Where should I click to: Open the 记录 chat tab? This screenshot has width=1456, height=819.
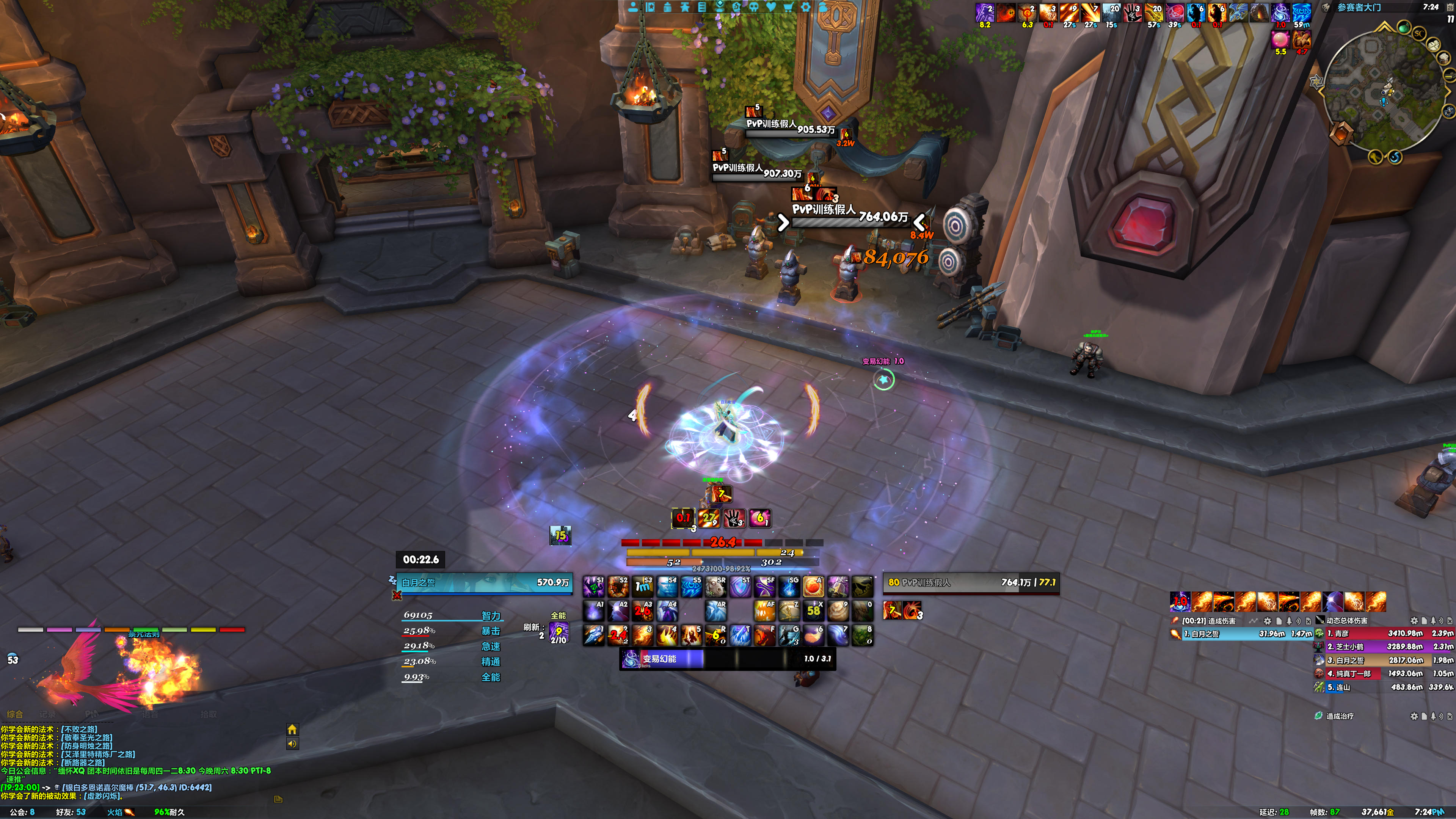tap(48, 714)
